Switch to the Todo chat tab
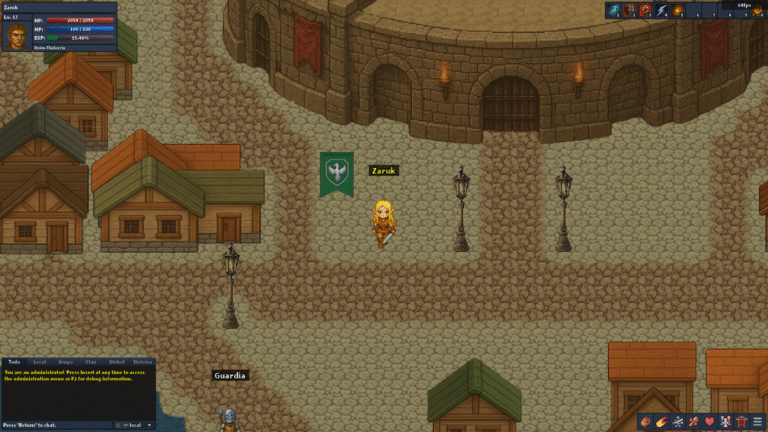 pyautogui.click(x=14, y=362)
